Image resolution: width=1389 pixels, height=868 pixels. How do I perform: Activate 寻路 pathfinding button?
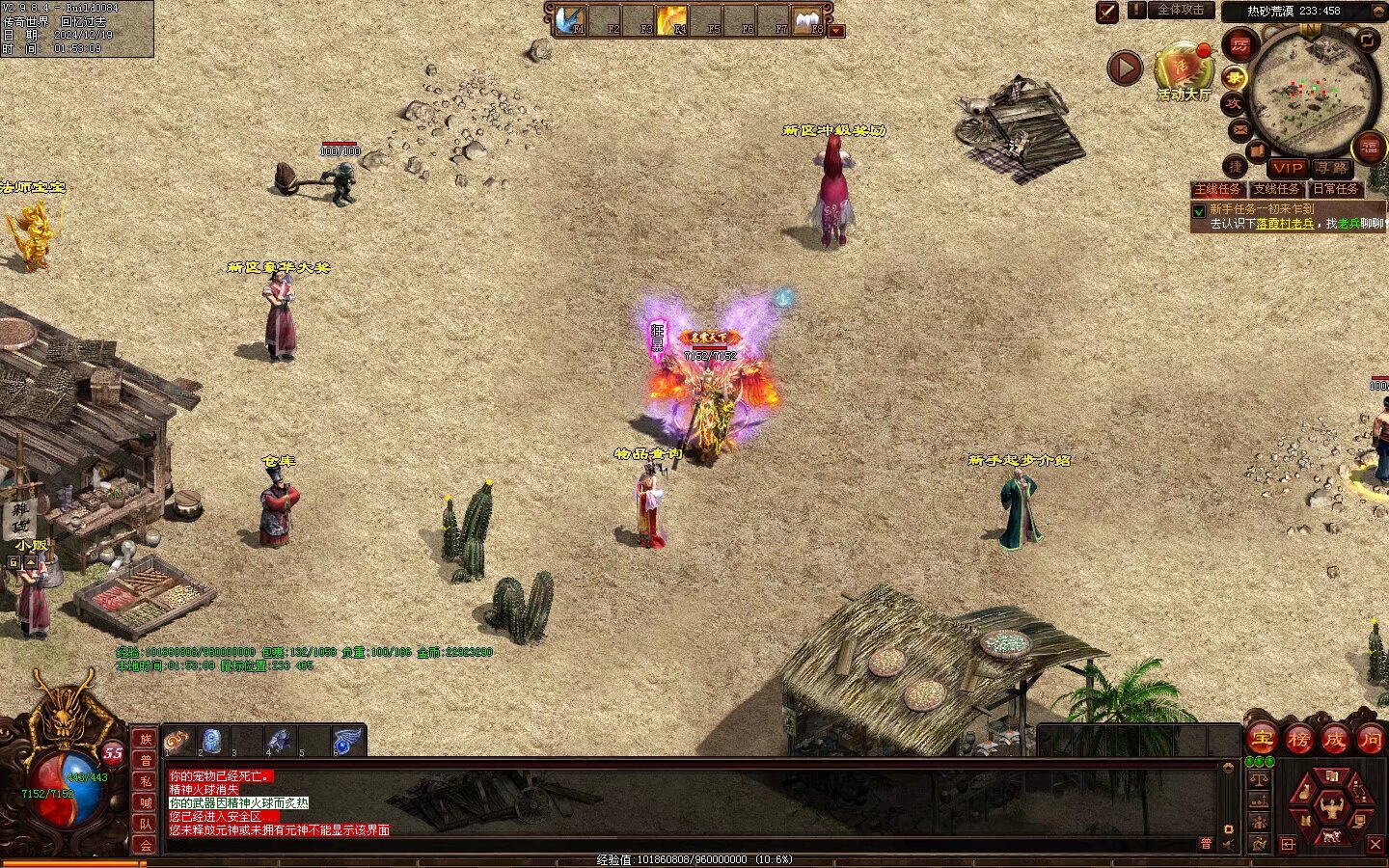coord(1332,168)
